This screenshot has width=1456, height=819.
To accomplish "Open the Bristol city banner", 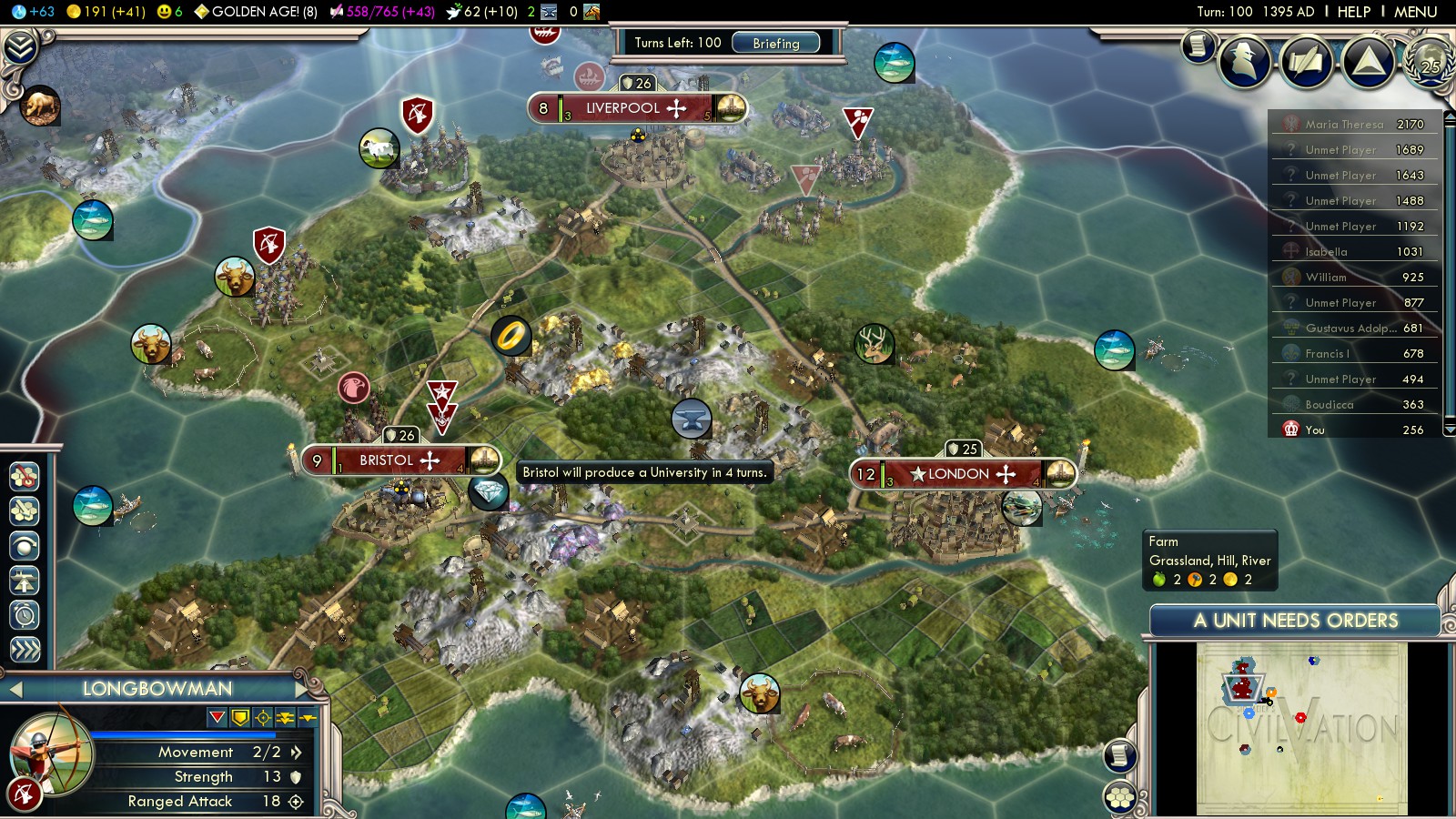I will 400,460.
